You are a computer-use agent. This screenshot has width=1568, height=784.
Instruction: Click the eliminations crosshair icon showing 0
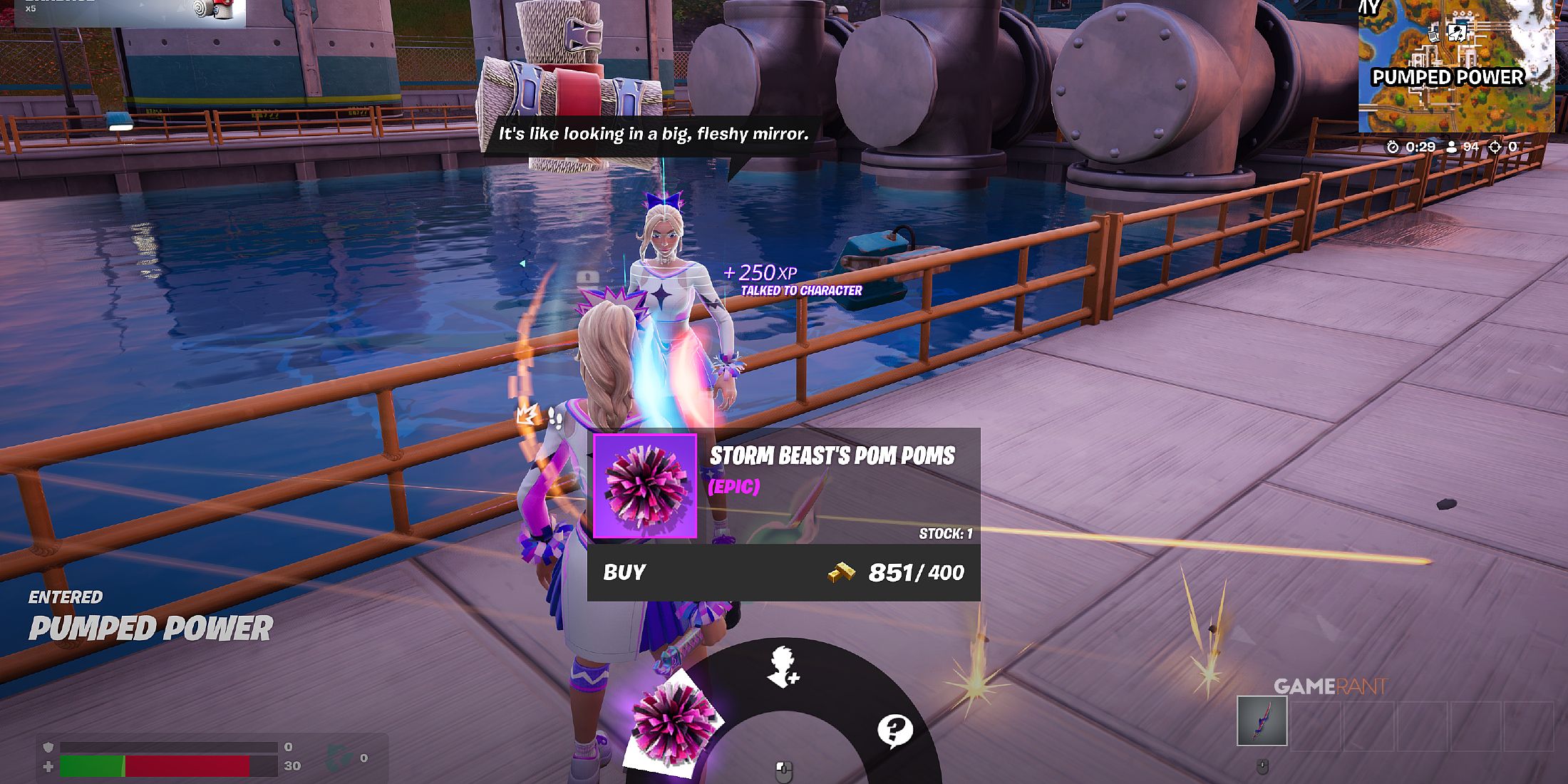pyautogui.click(x=1495, y=147)
